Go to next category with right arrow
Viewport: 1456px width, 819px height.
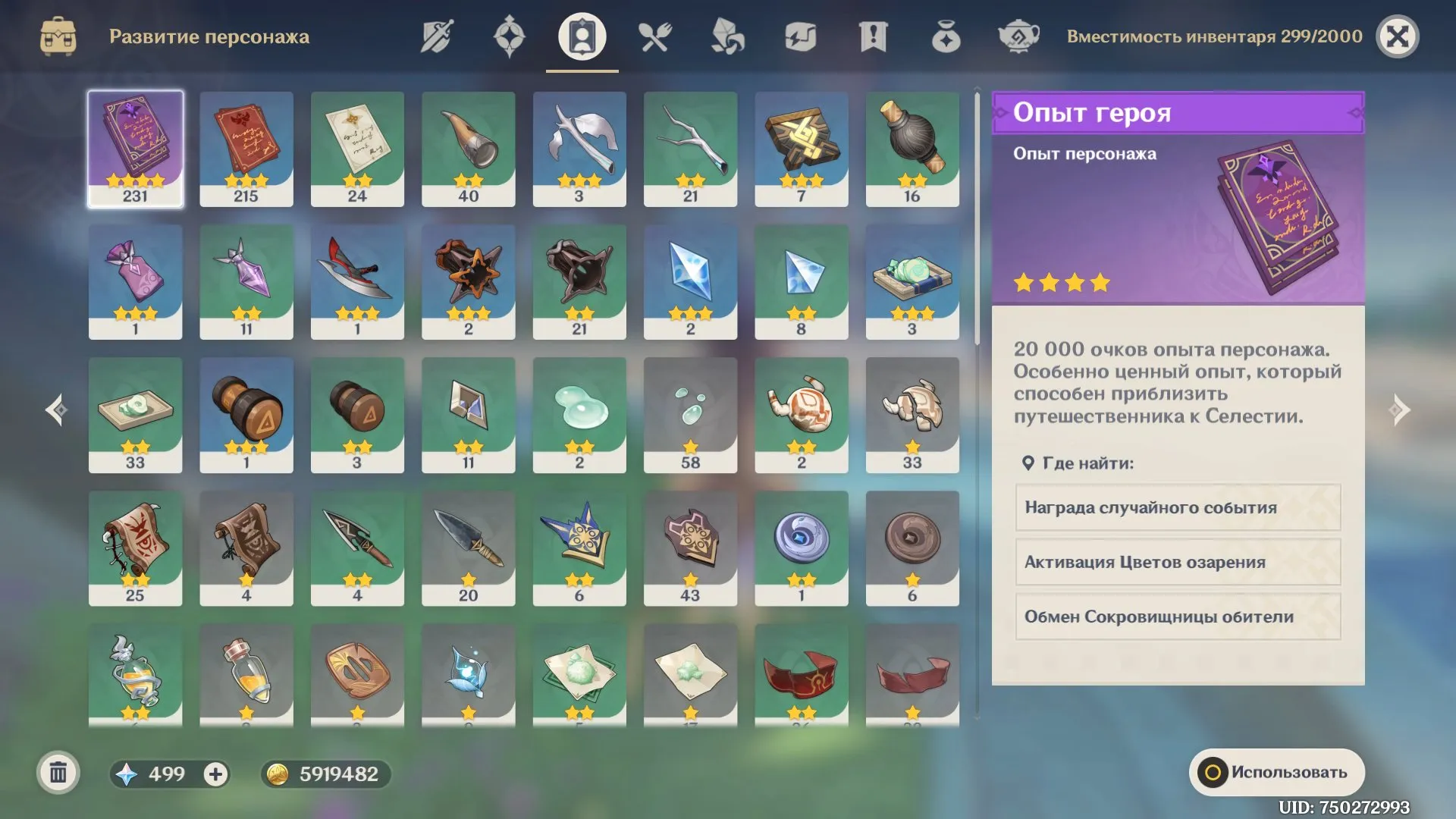pyautogui.click(x=1399, y=410)
